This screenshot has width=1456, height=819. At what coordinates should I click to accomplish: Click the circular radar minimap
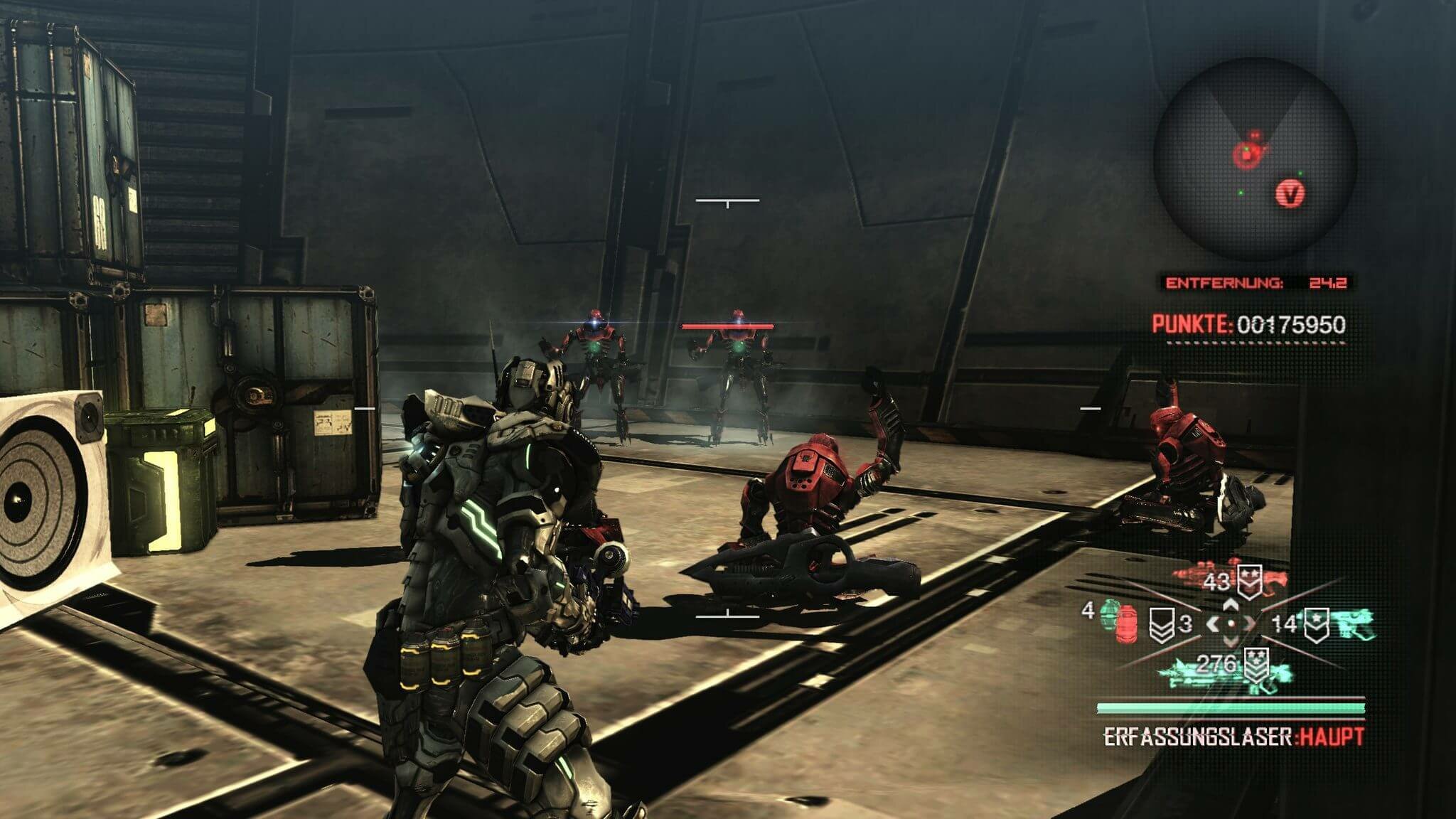coord(1255,159)
